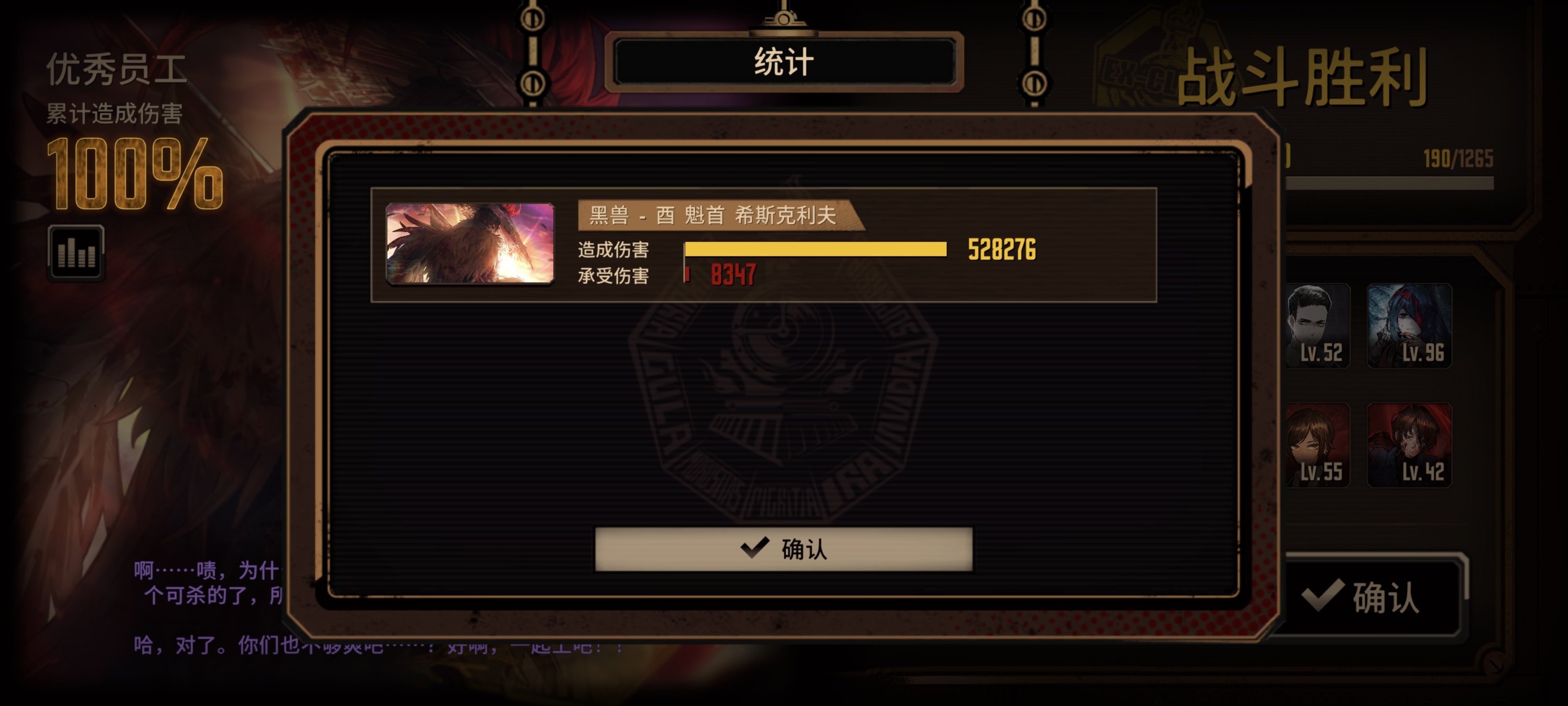
Task: Select the Lv.96 character portrait
Action: coord(1410,325)
